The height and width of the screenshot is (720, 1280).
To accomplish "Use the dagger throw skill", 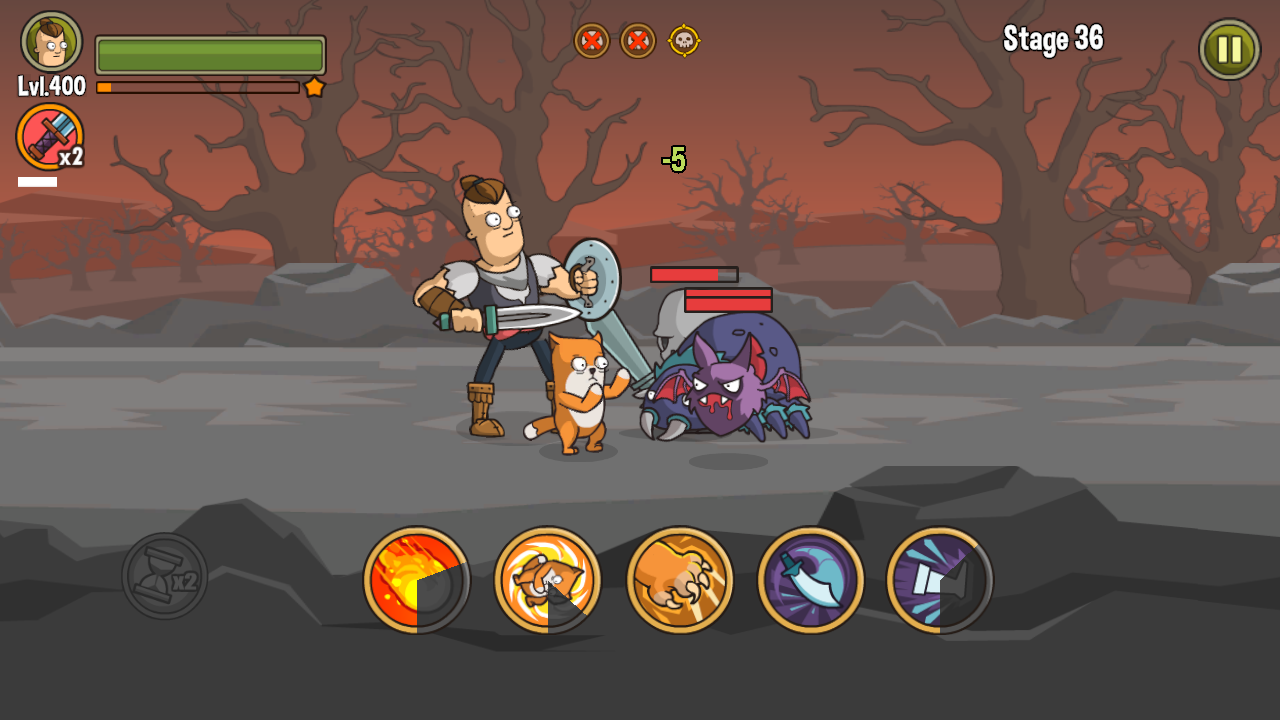I will click(810, 580).
